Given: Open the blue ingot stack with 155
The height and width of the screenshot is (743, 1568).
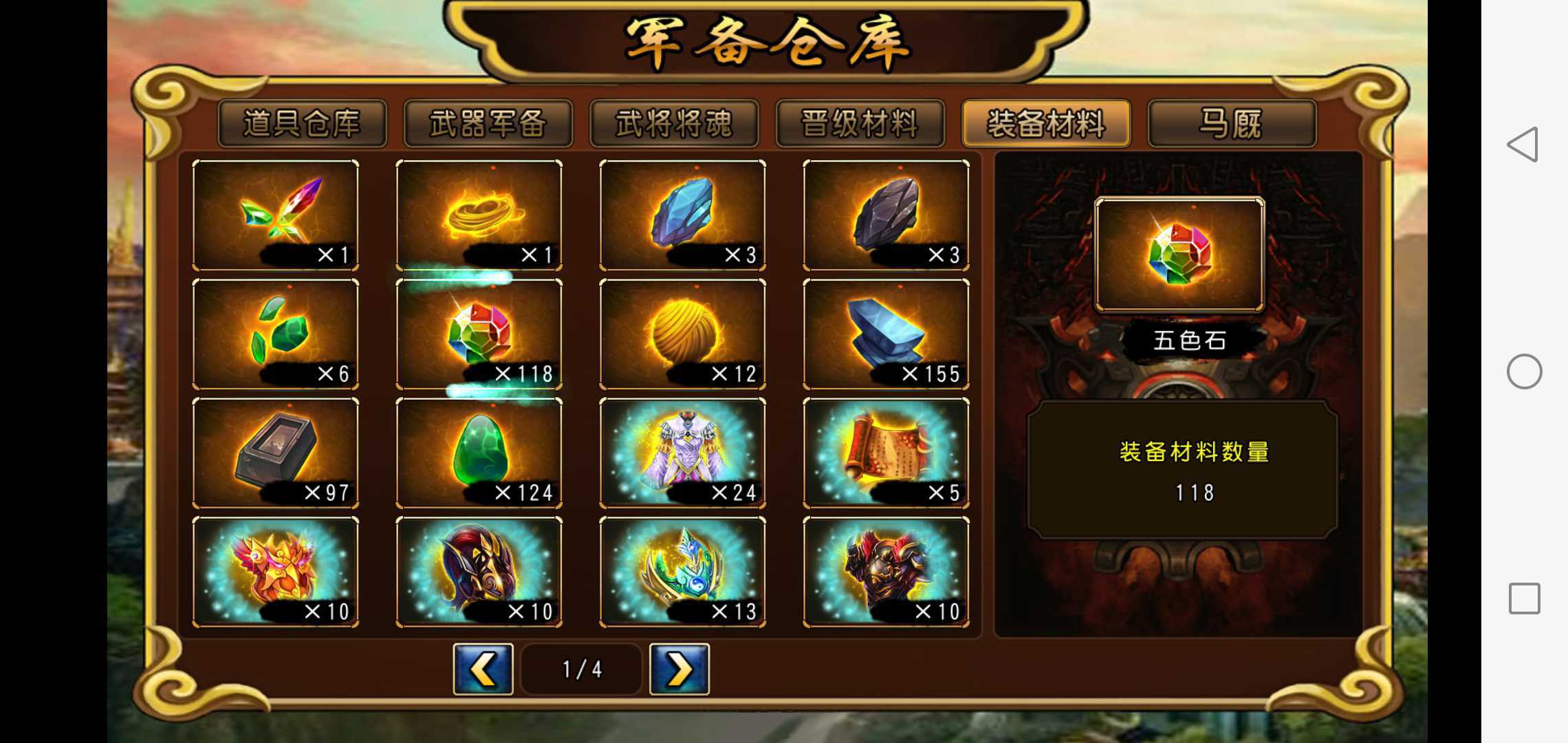Looking at the screenshot, I should tap(886, 334).
